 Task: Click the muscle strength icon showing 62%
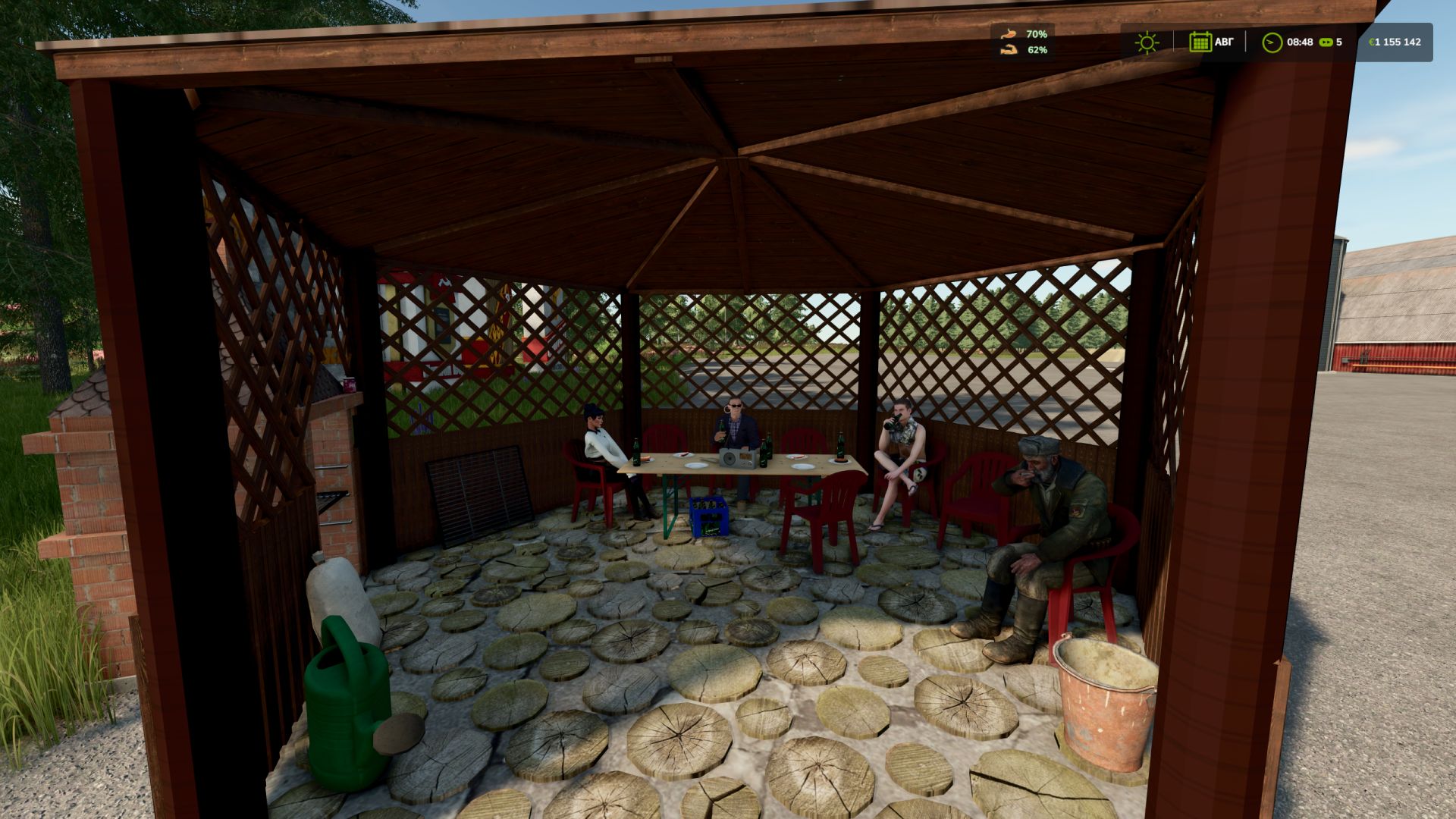tap(1009, 50)
